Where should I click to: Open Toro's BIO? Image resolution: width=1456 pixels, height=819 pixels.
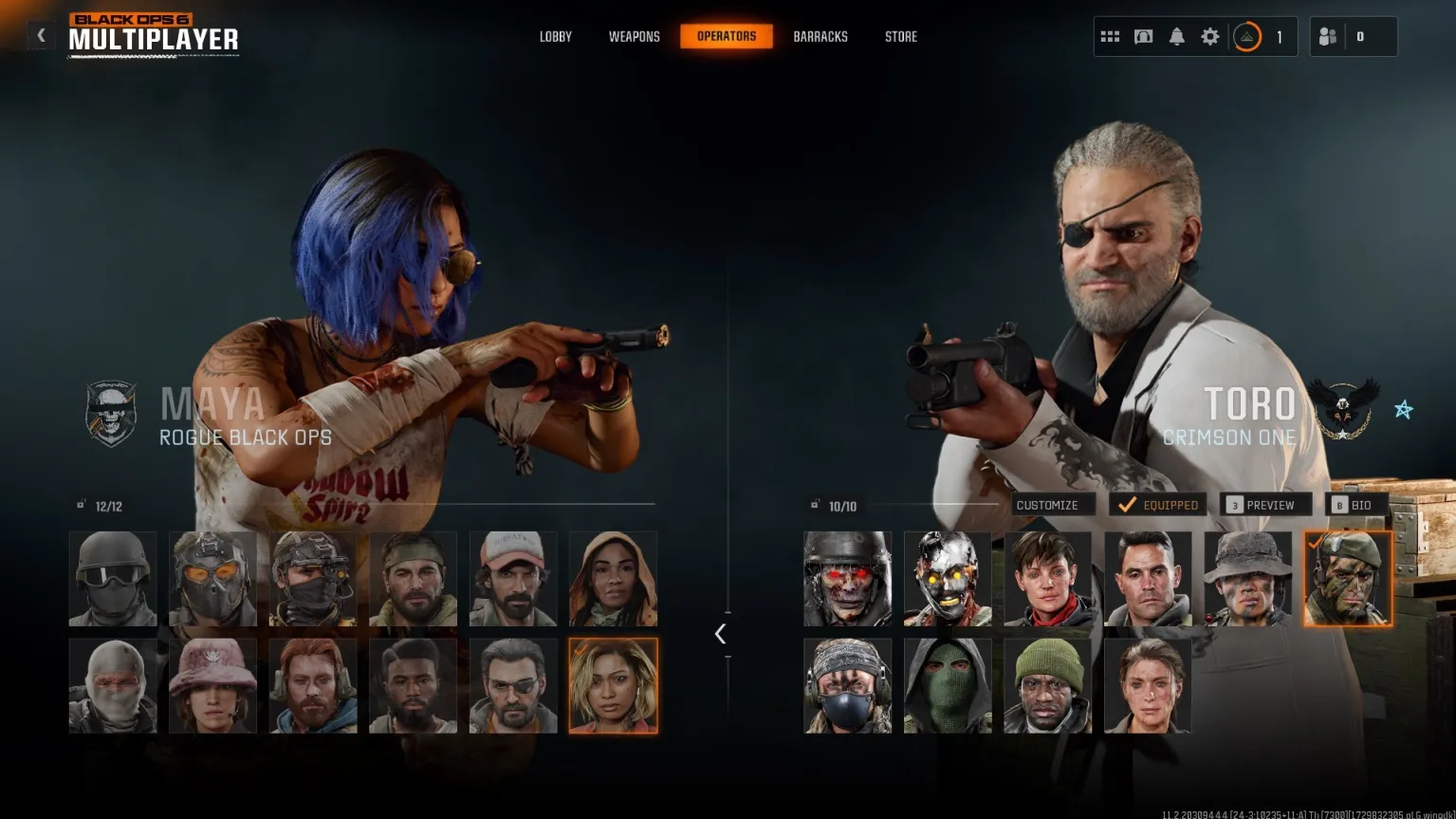1356,504
